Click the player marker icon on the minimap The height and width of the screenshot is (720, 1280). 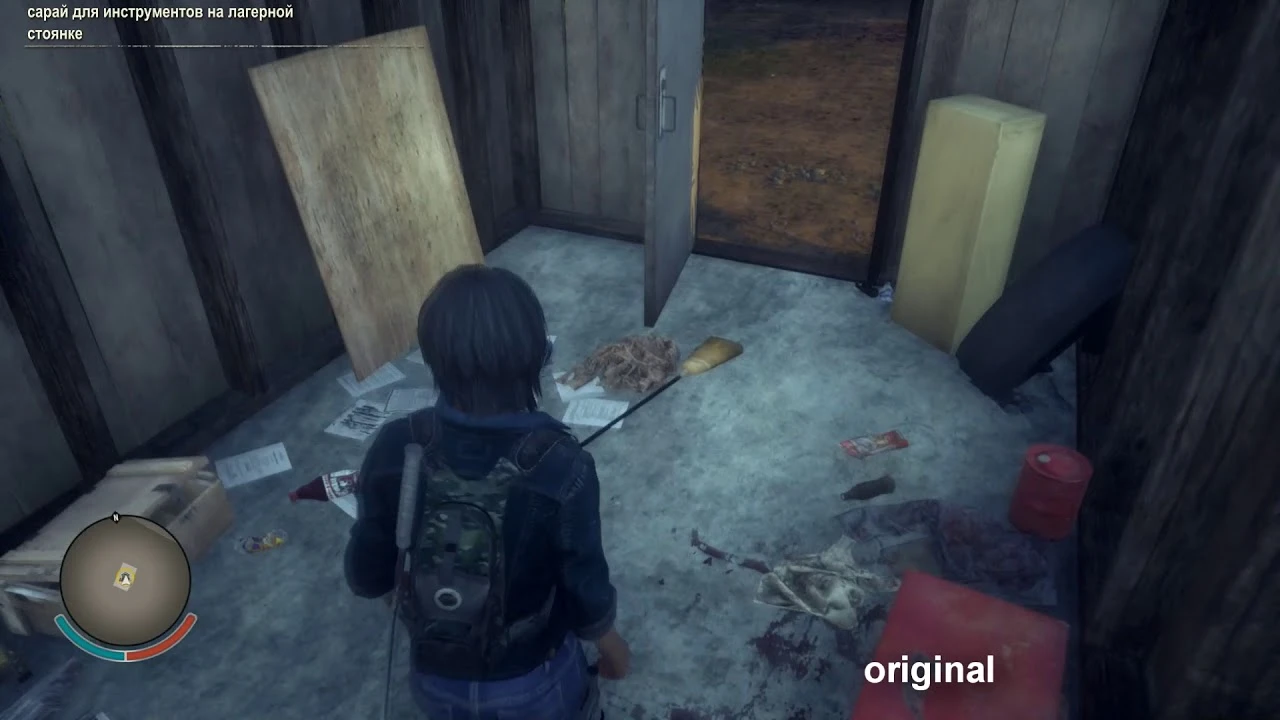[x=123, y=577]
